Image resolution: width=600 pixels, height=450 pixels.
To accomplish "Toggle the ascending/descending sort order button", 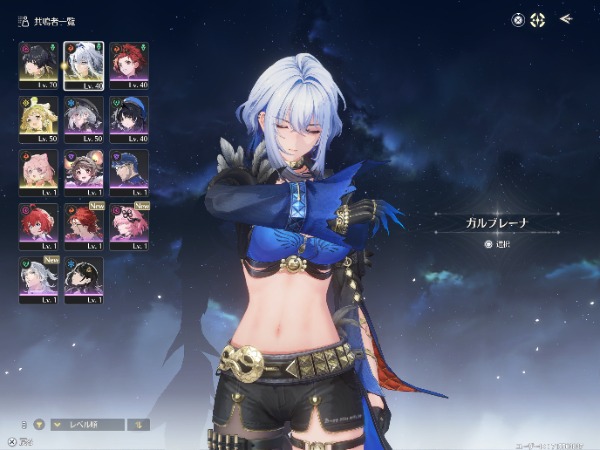I will pyautogui.click(x=140, y=424).
